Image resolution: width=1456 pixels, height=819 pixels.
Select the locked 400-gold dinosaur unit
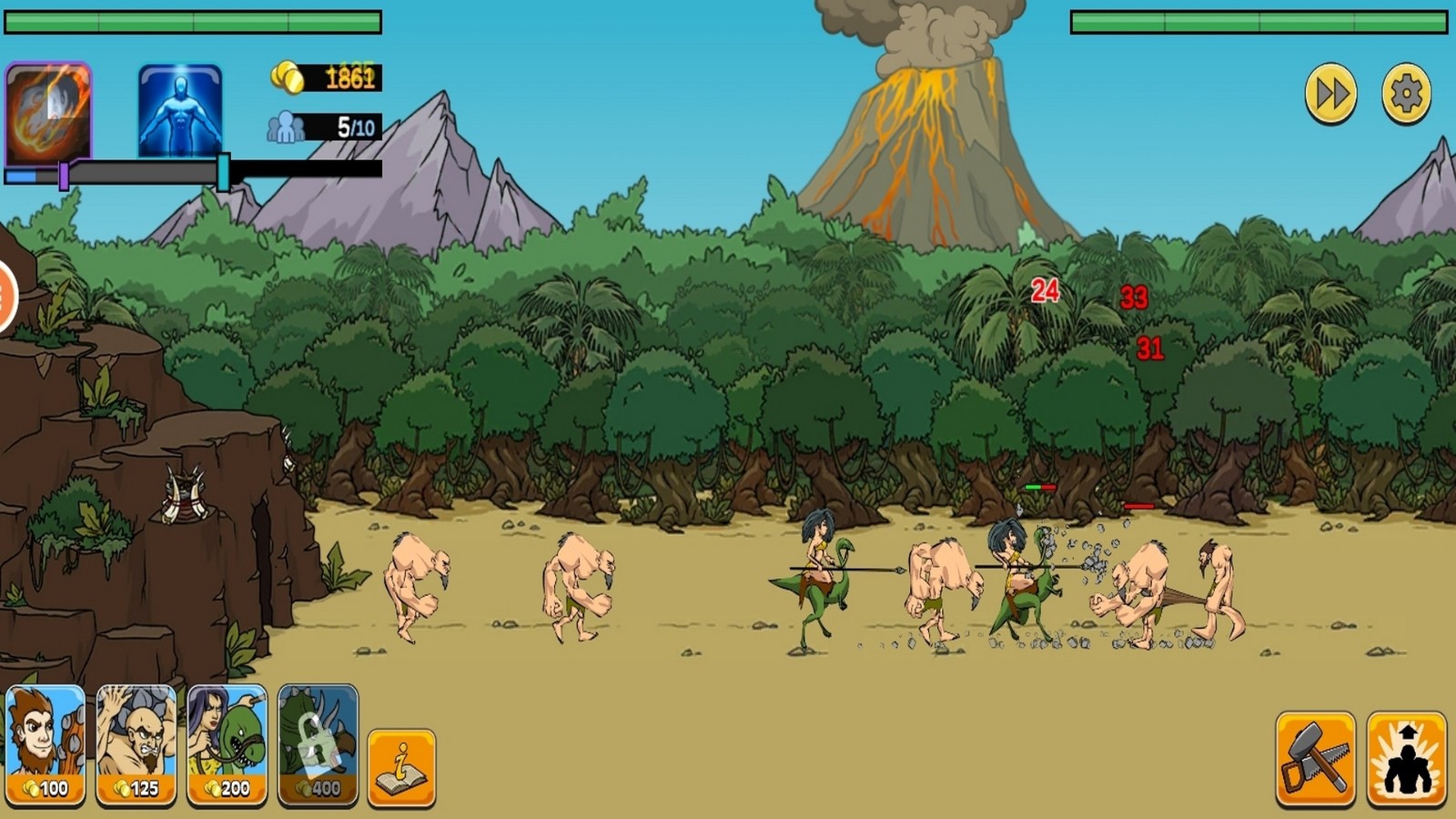pyautogui.click(x=318, y=745)
